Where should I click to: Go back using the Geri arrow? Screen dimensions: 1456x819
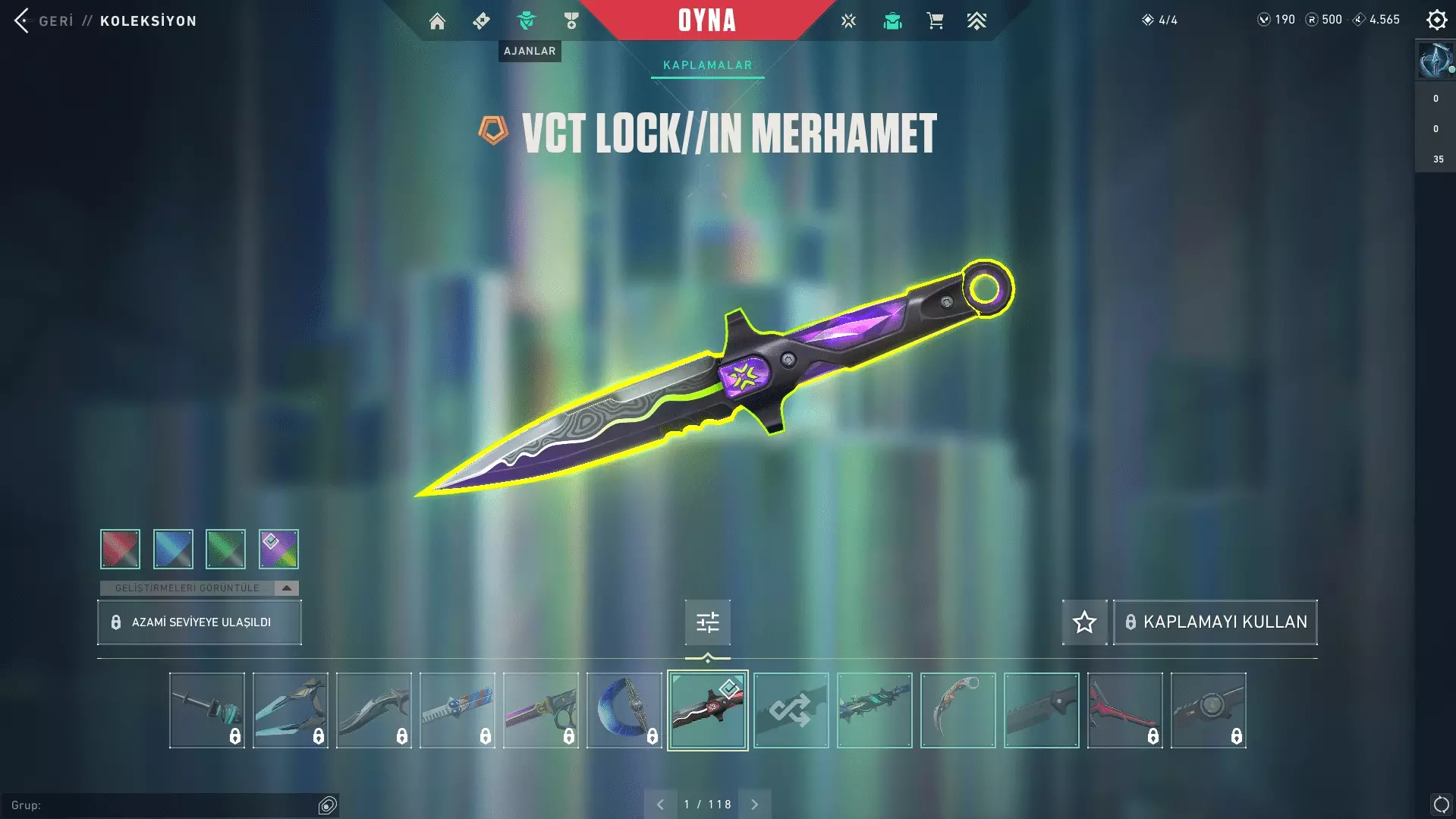pyautogui.click(x=22, y=20)
